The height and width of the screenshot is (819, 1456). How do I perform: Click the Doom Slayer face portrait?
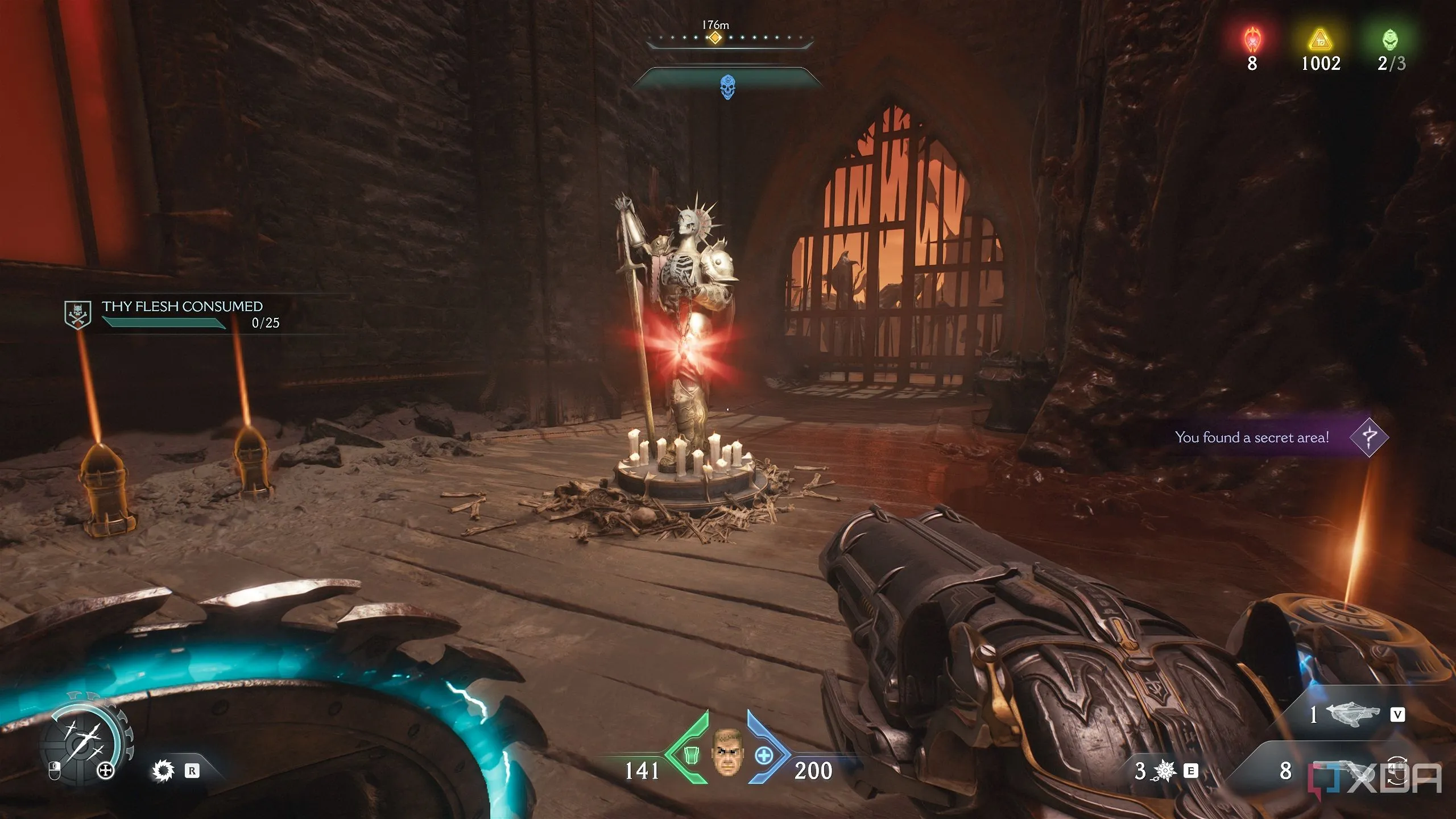click(727, 752)
